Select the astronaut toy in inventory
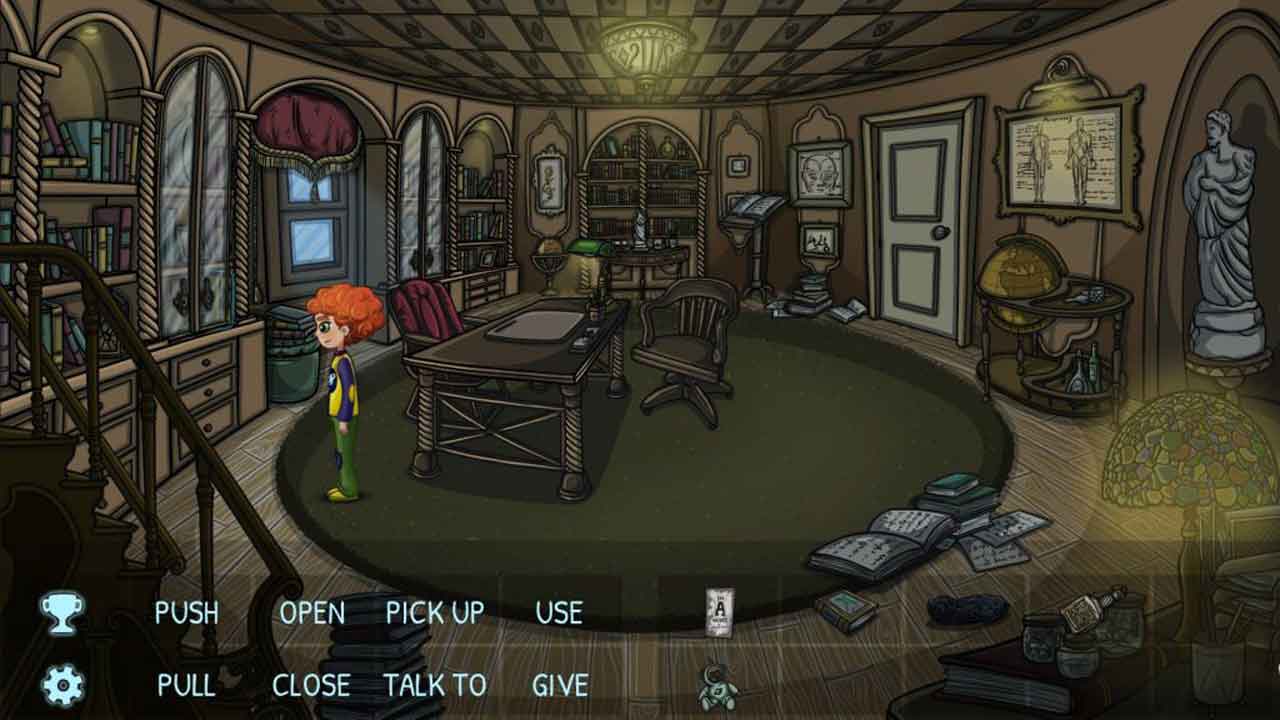Image resolution: width=1280 pixels, height=720 pixels. (718, 686)
